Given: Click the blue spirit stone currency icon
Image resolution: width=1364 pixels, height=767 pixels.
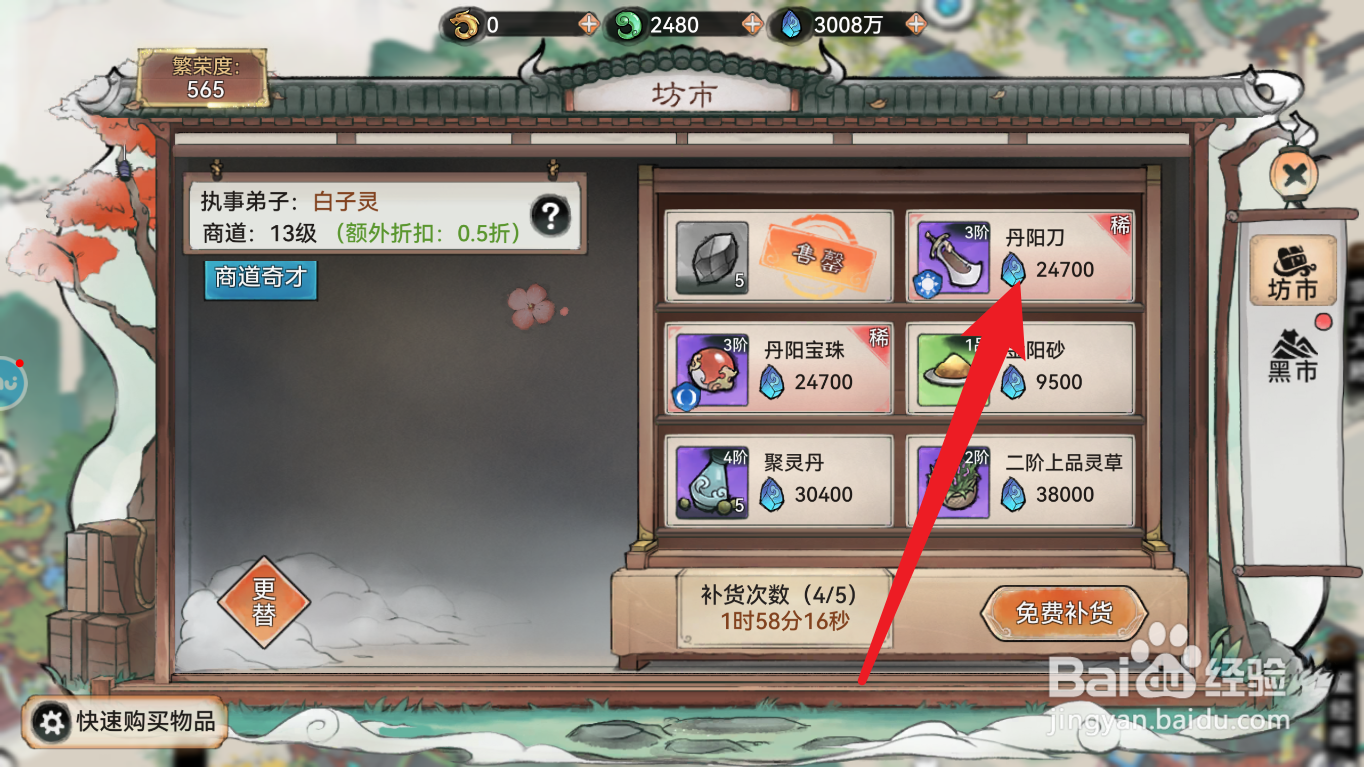Looking at the screenshot, I should (790, 24).
